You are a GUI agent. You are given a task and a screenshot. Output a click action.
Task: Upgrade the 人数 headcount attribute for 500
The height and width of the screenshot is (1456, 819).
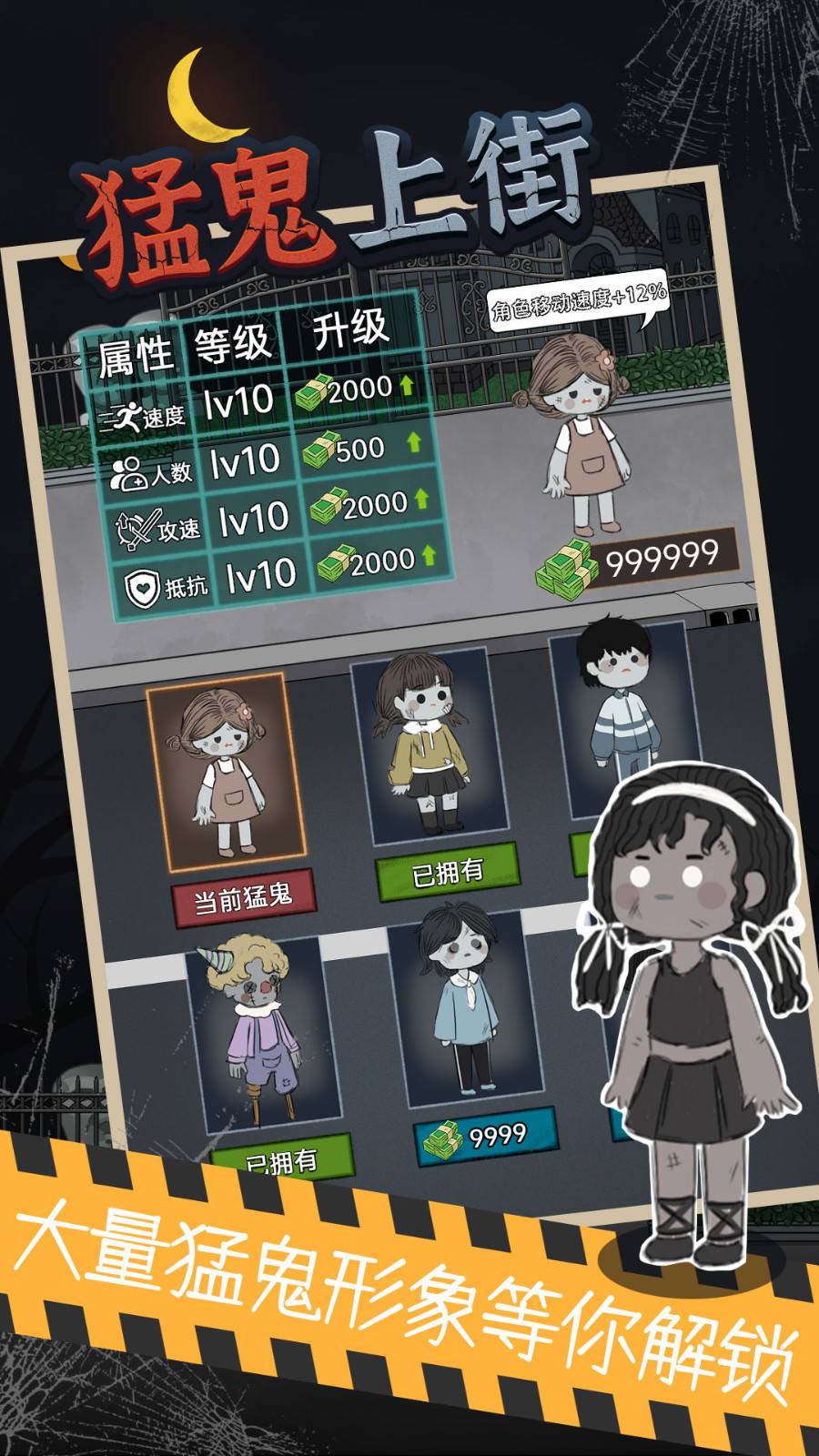coord(363,448)
